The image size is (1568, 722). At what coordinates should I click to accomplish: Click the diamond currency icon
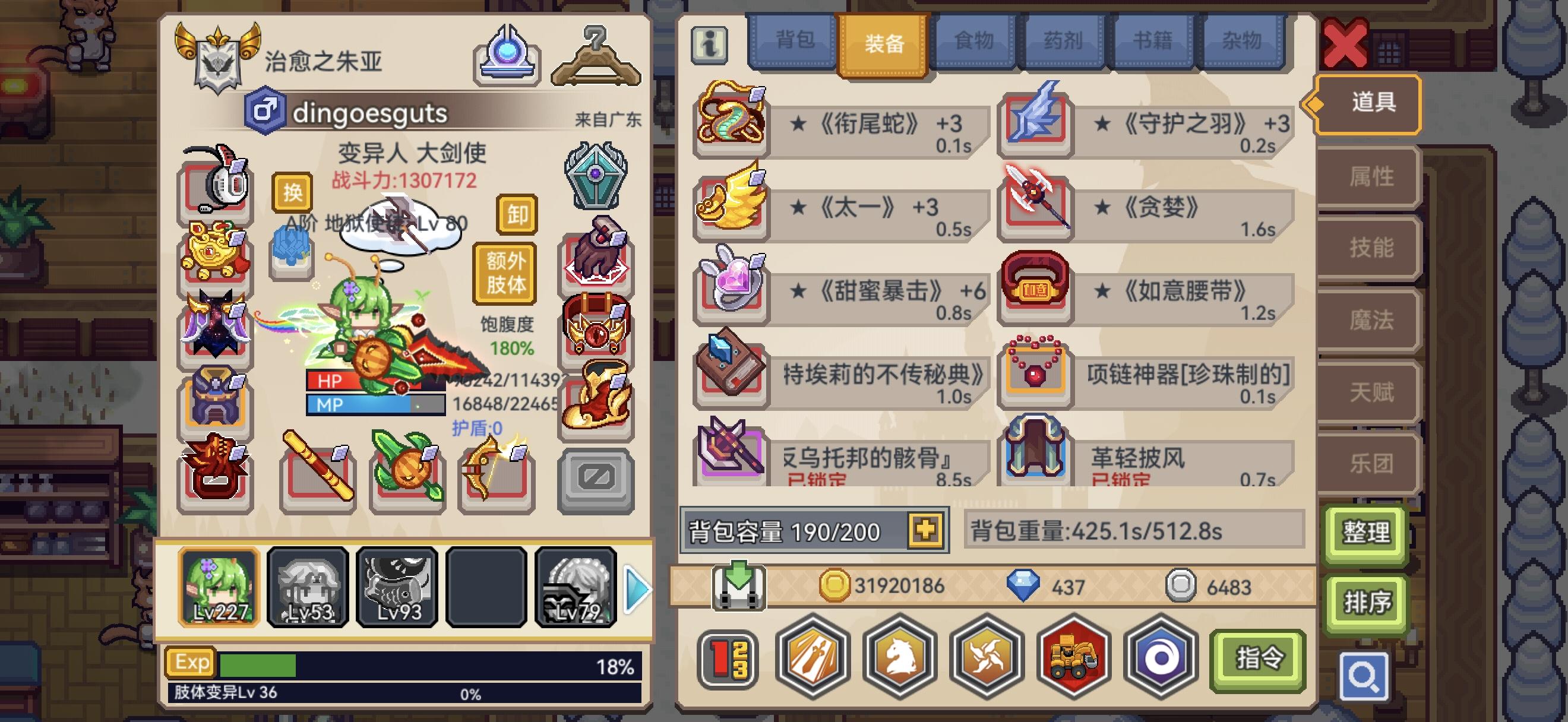[1023, 585]
